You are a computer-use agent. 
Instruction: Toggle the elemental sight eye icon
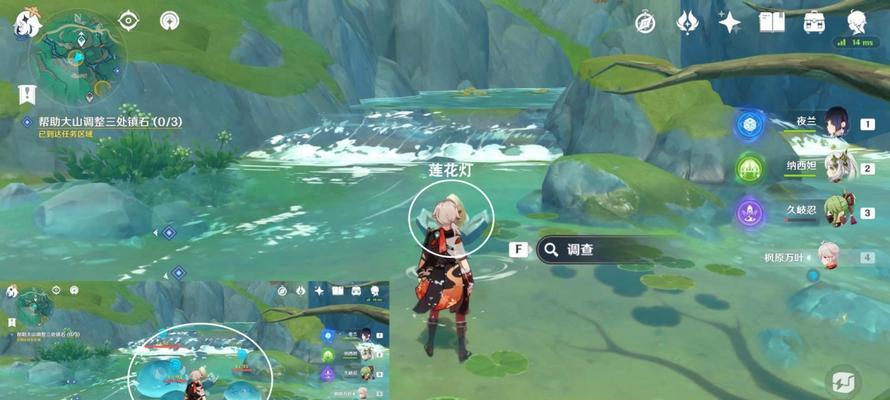point(129,20)
